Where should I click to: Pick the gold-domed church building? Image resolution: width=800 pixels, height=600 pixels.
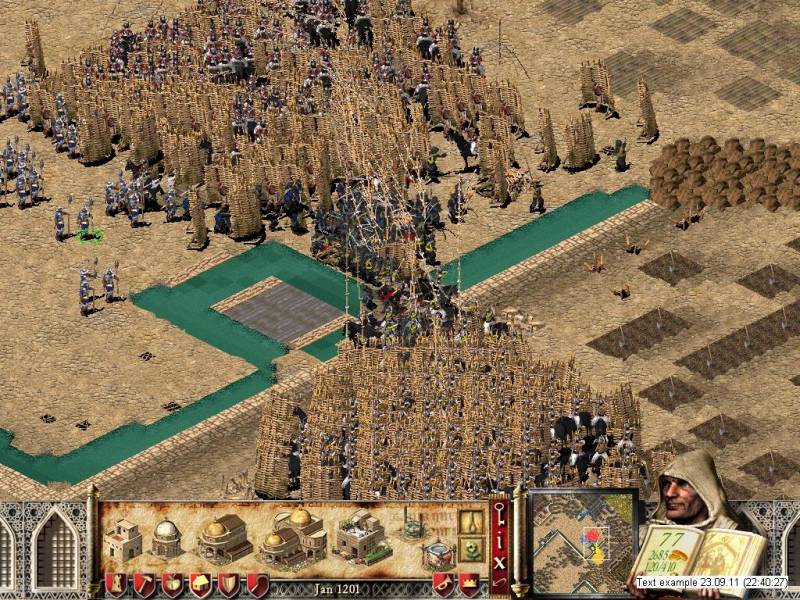(x=225, y=539)
